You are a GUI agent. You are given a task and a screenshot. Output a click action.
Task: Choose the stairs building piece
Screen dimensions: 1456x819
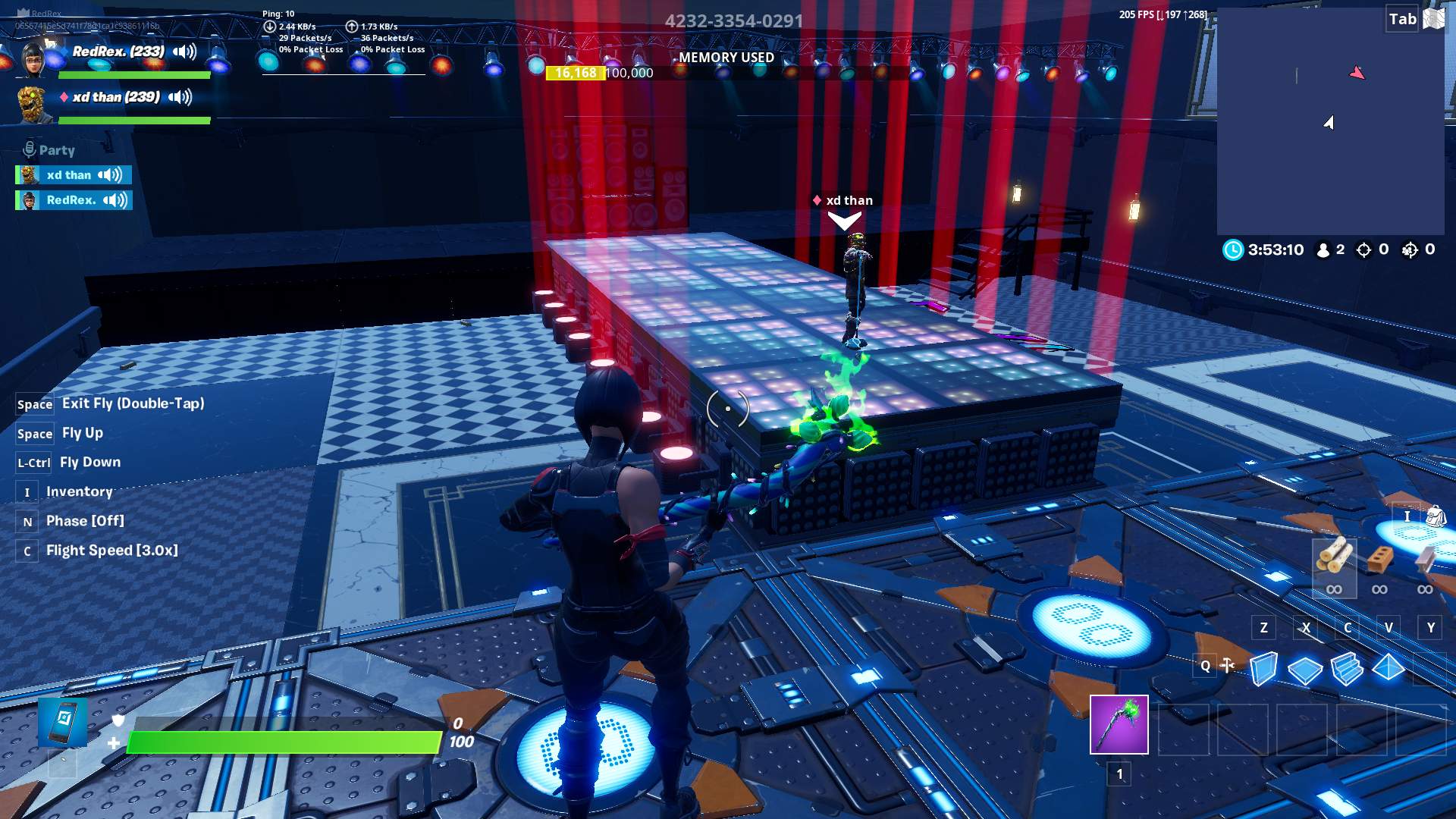pos(1347,669)
